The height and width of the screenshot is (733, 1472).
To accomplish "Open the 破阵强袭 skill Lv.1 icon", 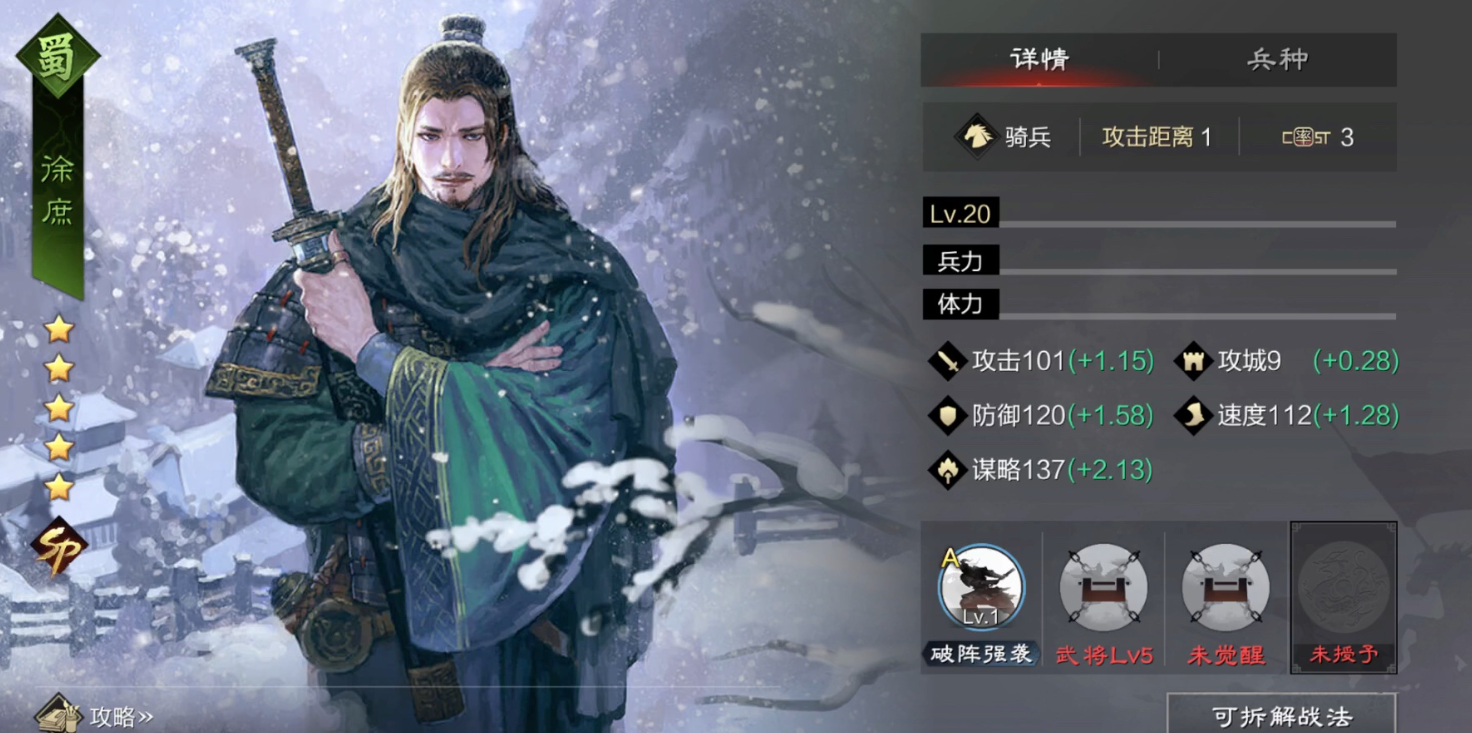I will pyautogui.click(x=981, y=589).
